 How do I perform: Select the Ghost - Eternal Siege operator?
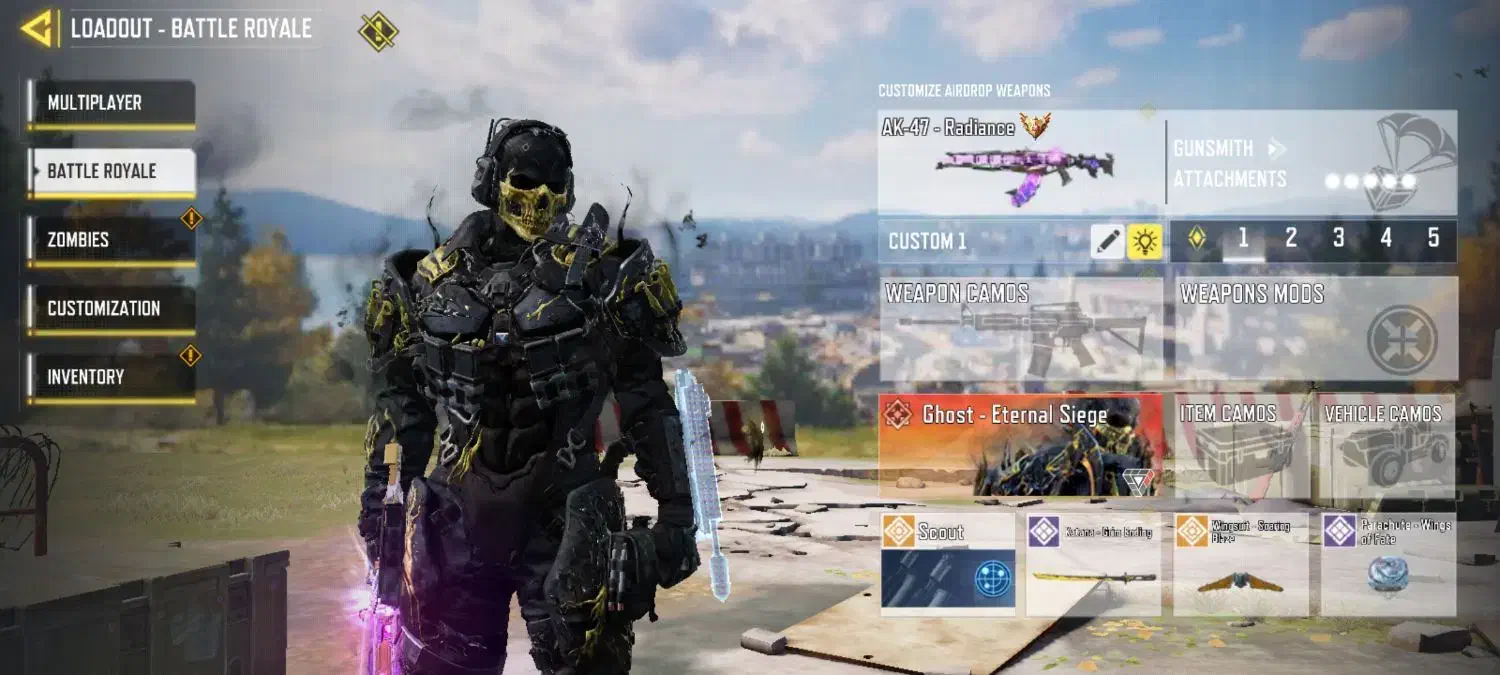(1020, 445)
